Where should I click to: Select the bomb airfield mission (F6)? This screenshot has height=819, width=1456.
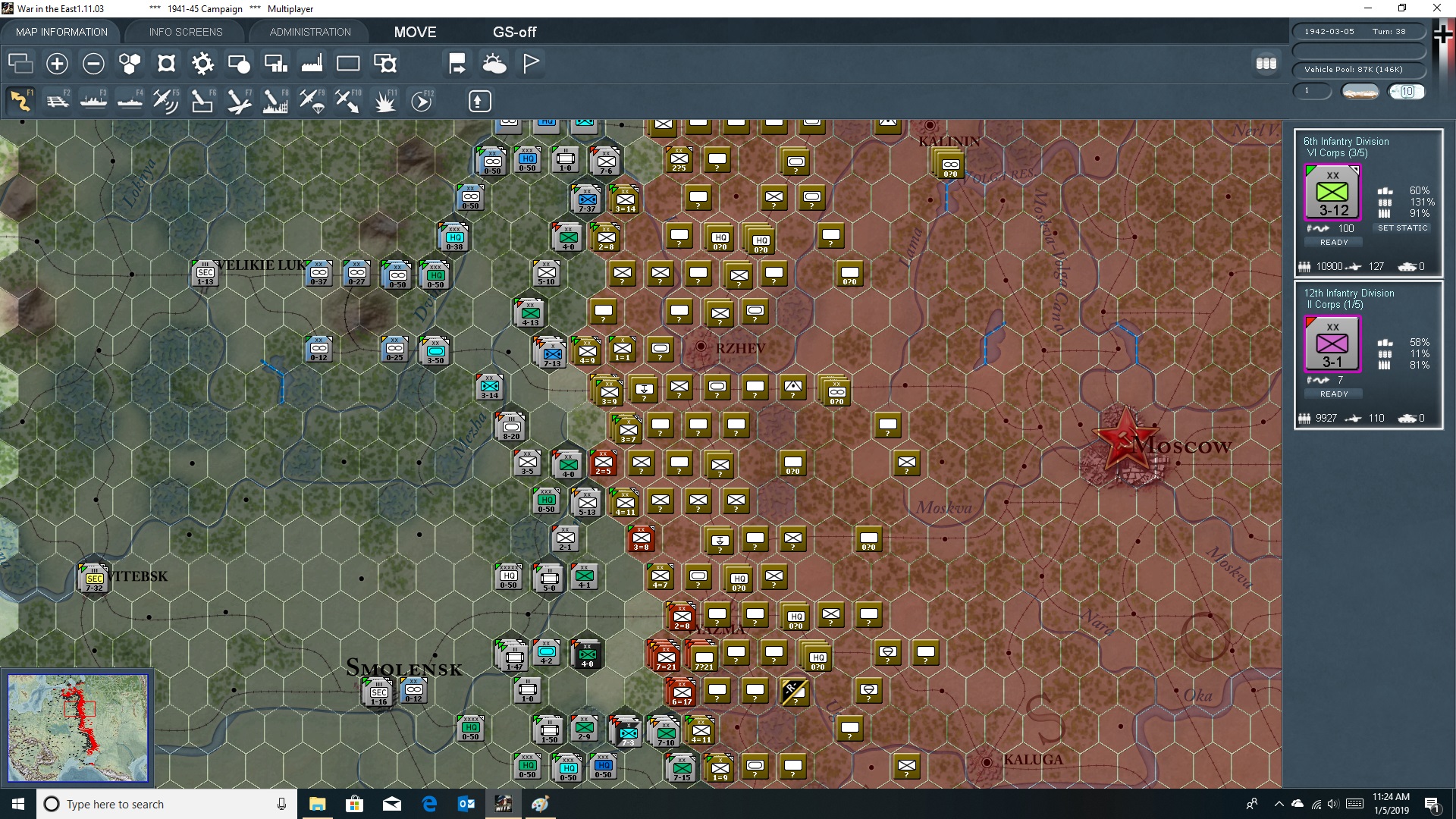(202, 101)
